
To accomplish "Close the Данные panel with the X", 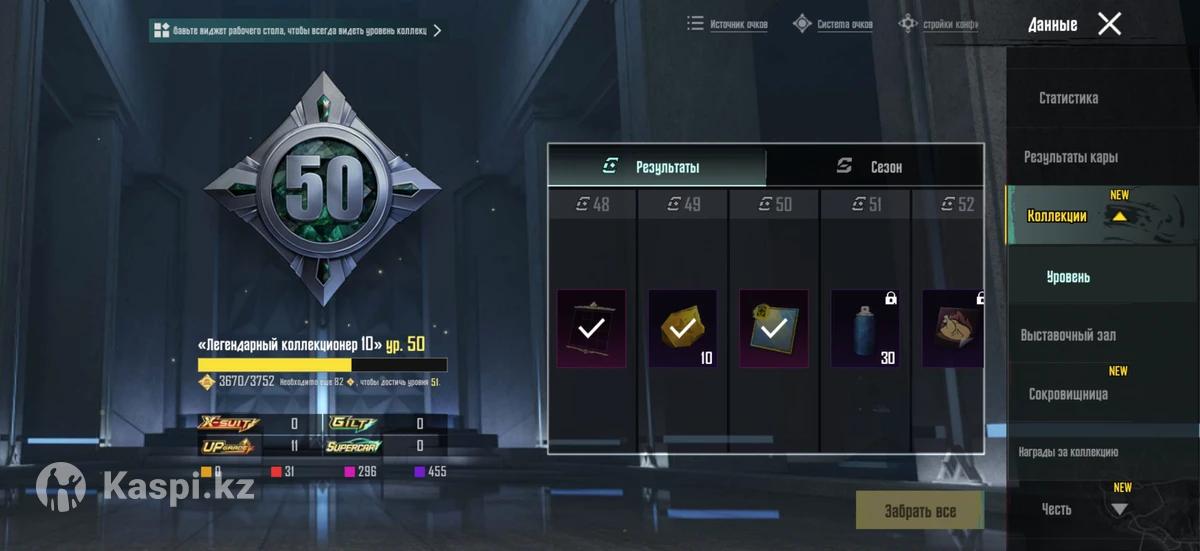I will pyautogui.click(x=1109, y=24).
